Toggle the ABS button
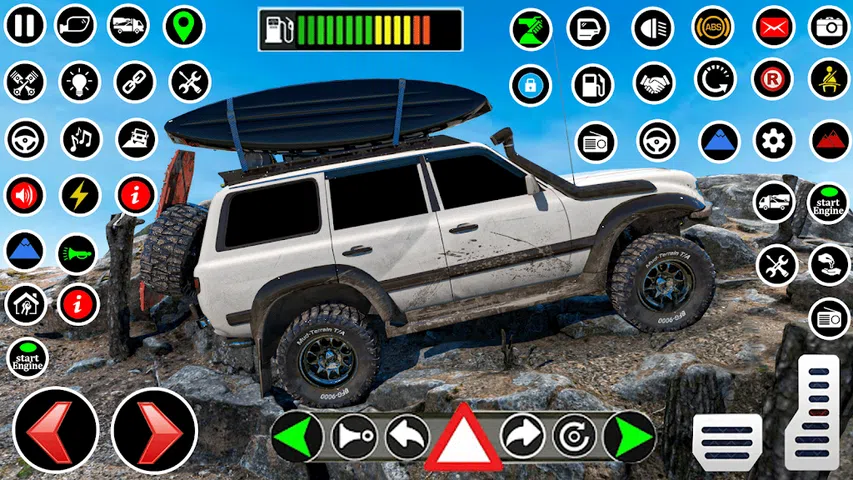Viewport: 853px width, 480px height. (713, 27)
